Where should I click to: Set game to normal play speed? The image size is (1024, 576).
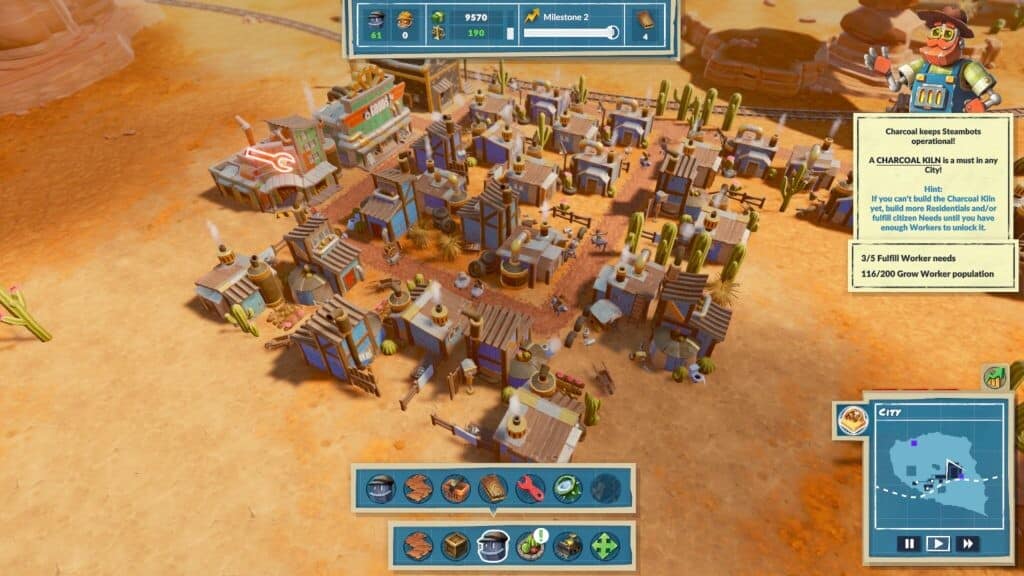[937, 544]
